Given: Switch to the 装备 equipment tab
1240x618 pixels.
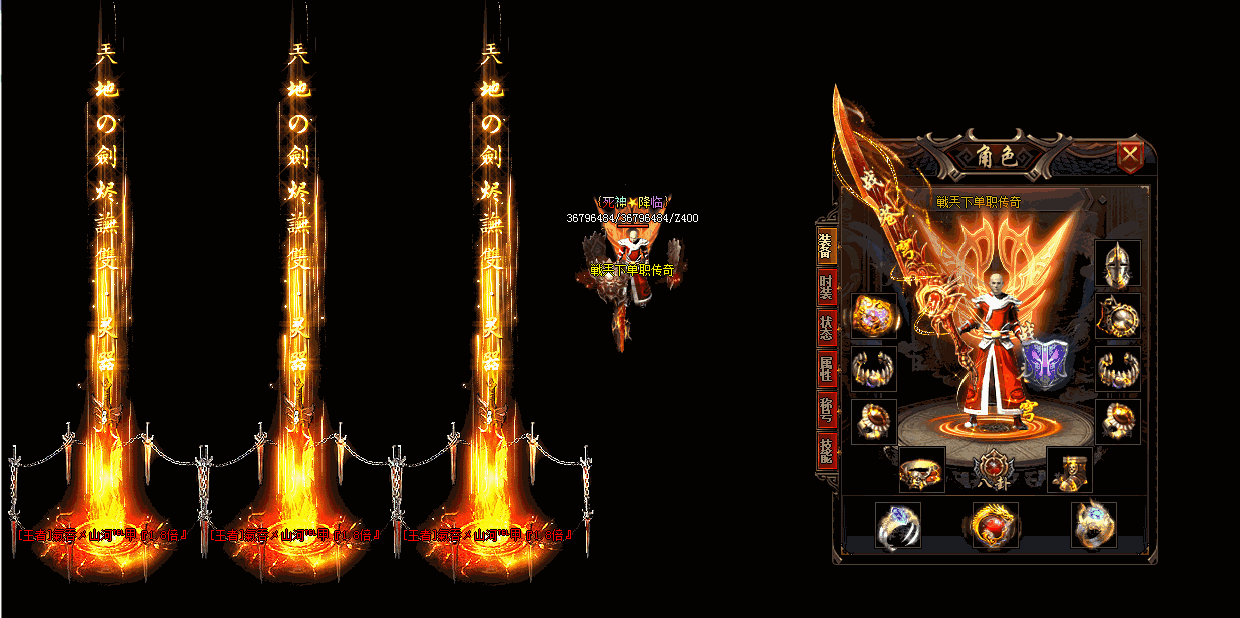Looking at the screenshot, I should coord(826,245).
